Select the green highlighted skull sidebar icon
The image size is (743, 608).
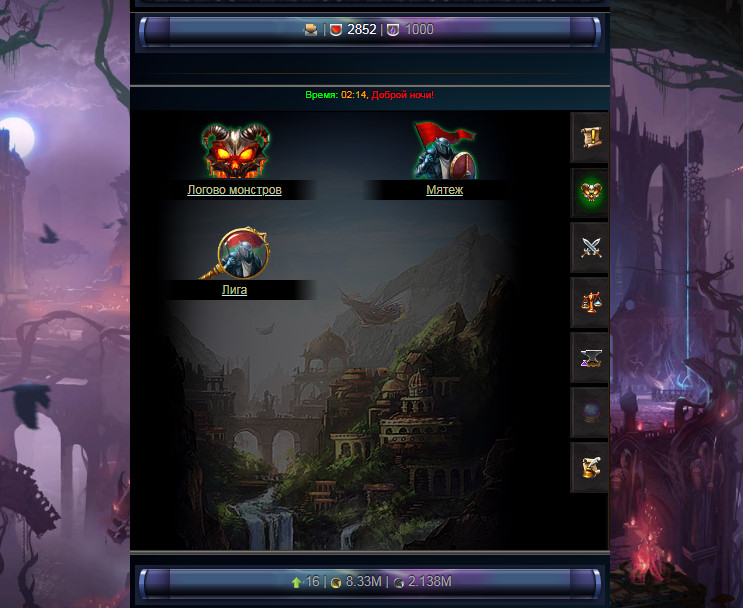click(x=589, y=192)
